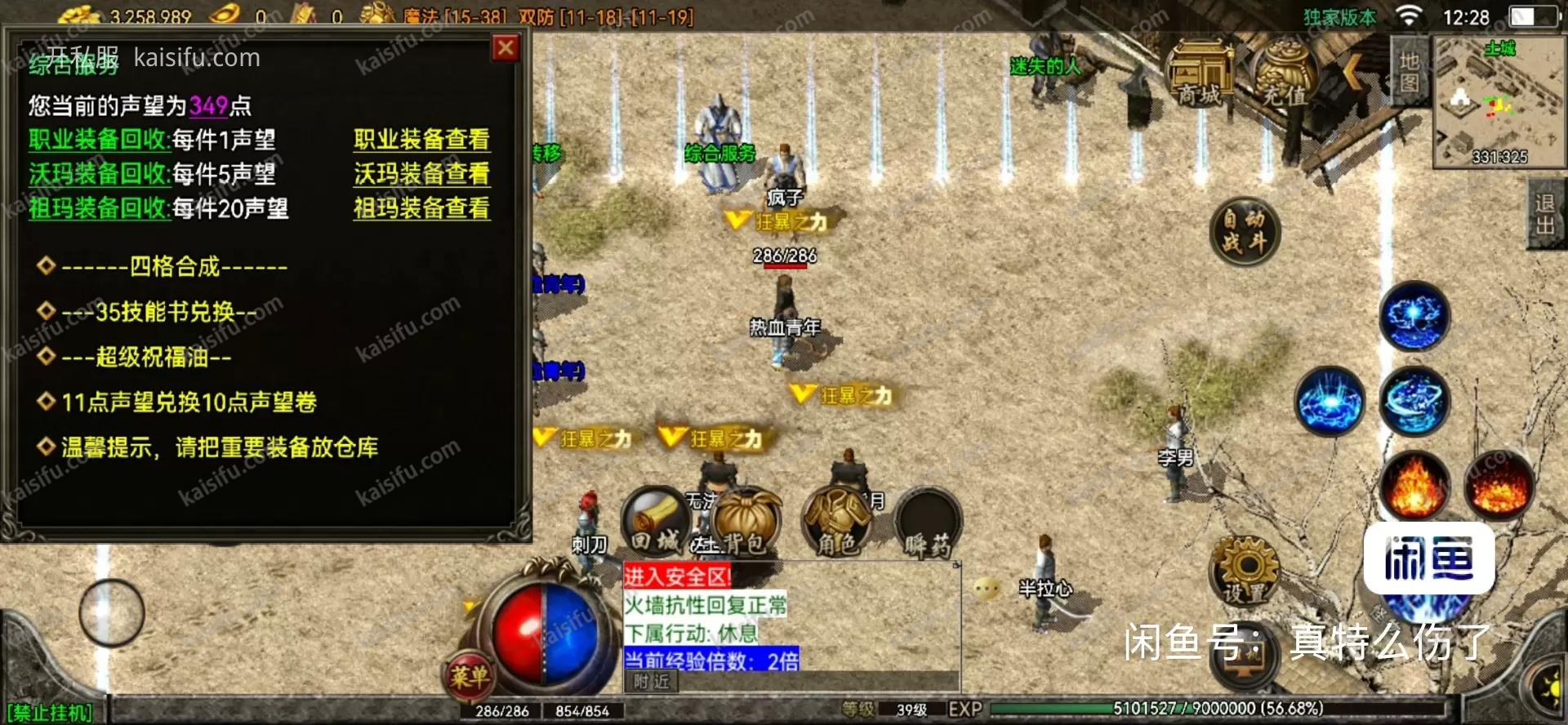Open 职业装备查看 equipment list
Screen dimensions: 1568x725
421,140
